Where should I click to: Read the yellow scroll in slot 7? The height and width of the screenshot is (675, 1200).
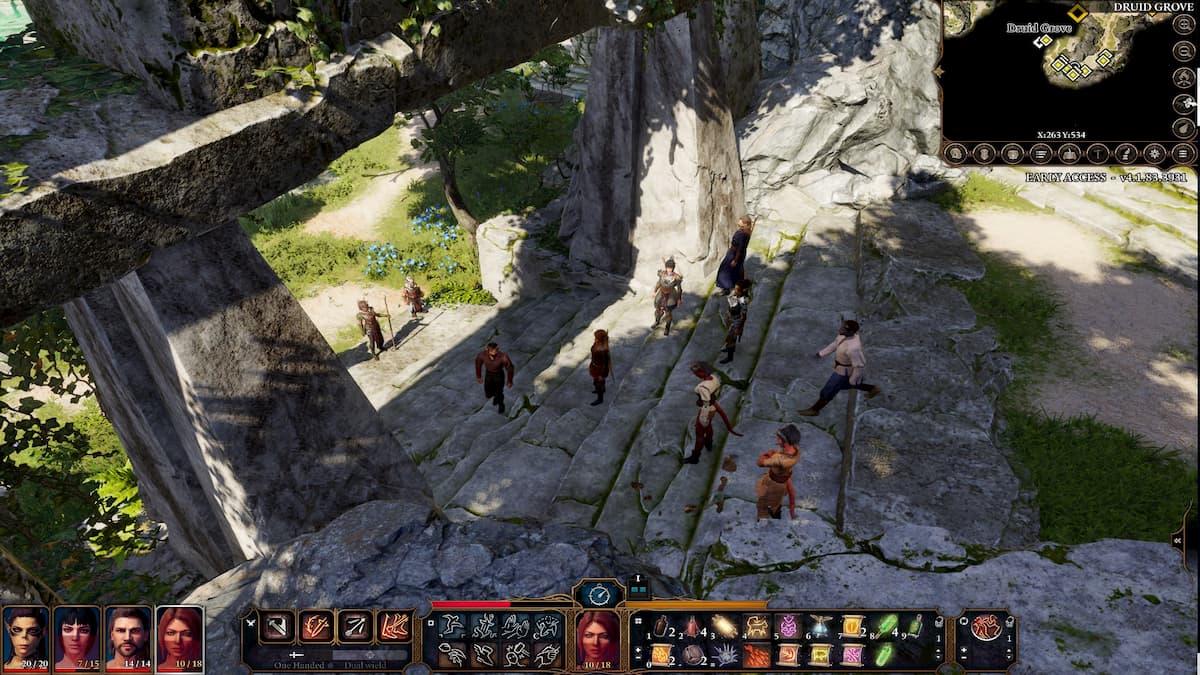pyautogui.click(x=851, y=627)
